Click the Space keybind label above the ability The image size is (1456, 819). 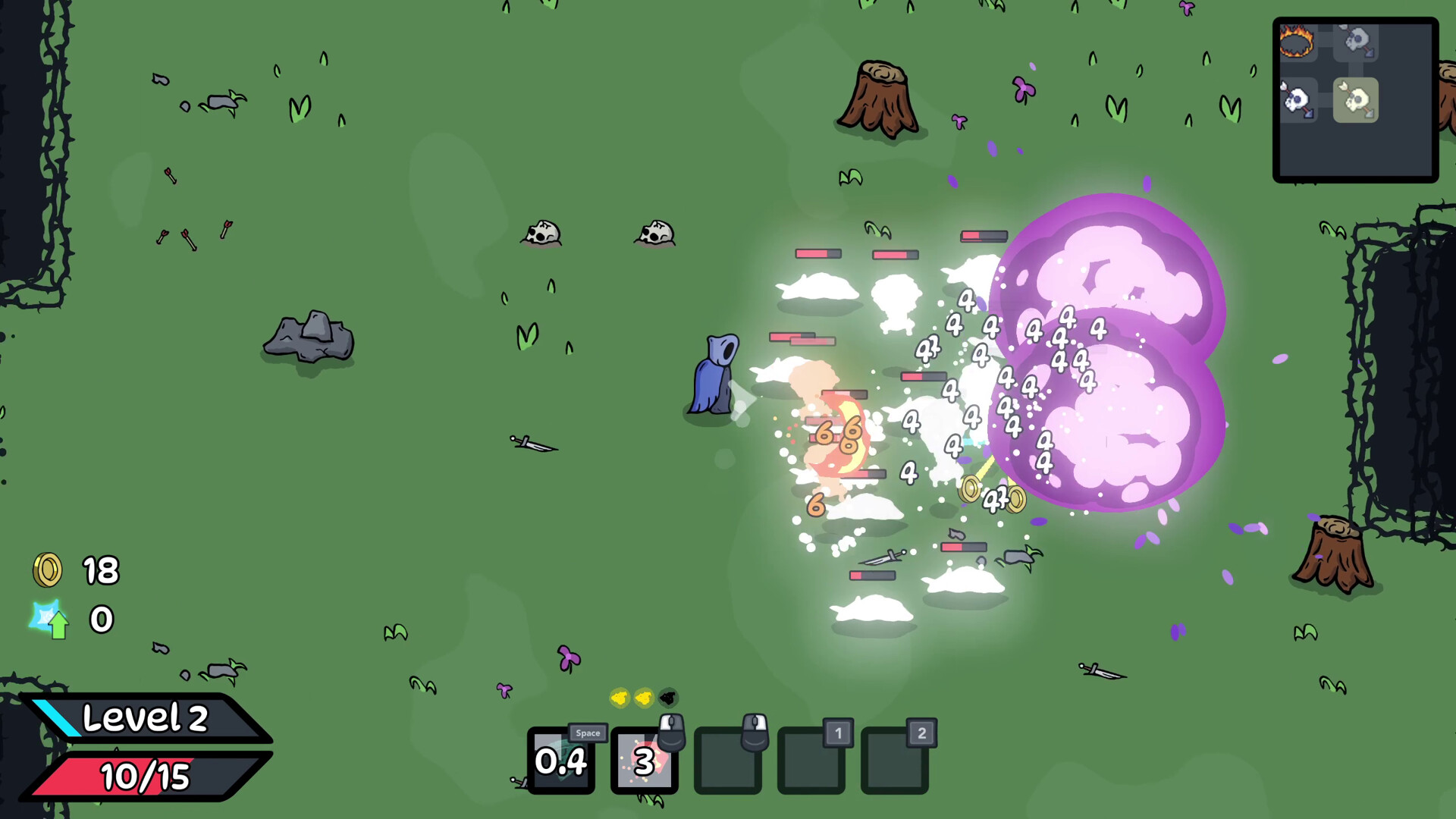588,733
